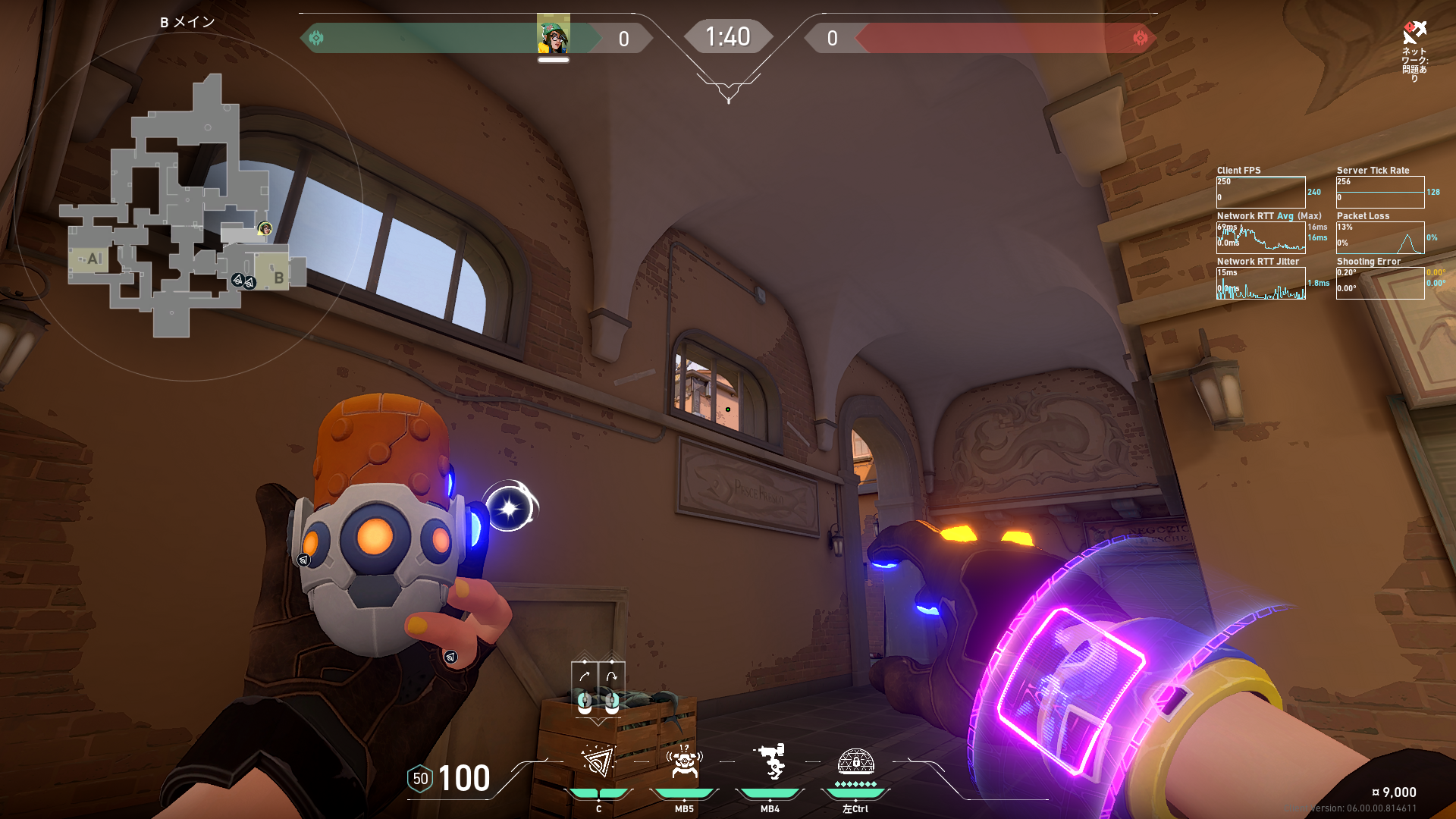Select the Killjoy portrait in the top bar
This screenshot has height=819, width=1456.
coord(553,36)
